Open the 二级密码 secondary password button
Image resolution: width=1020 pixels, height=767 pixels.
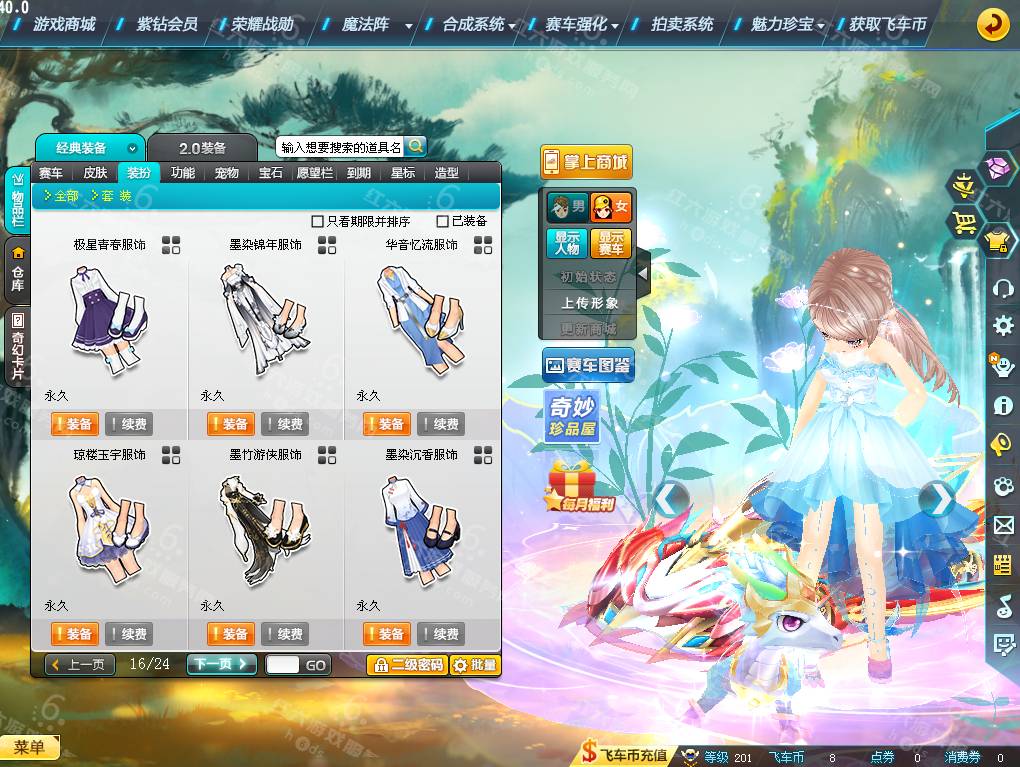click(x=407, y=664)
